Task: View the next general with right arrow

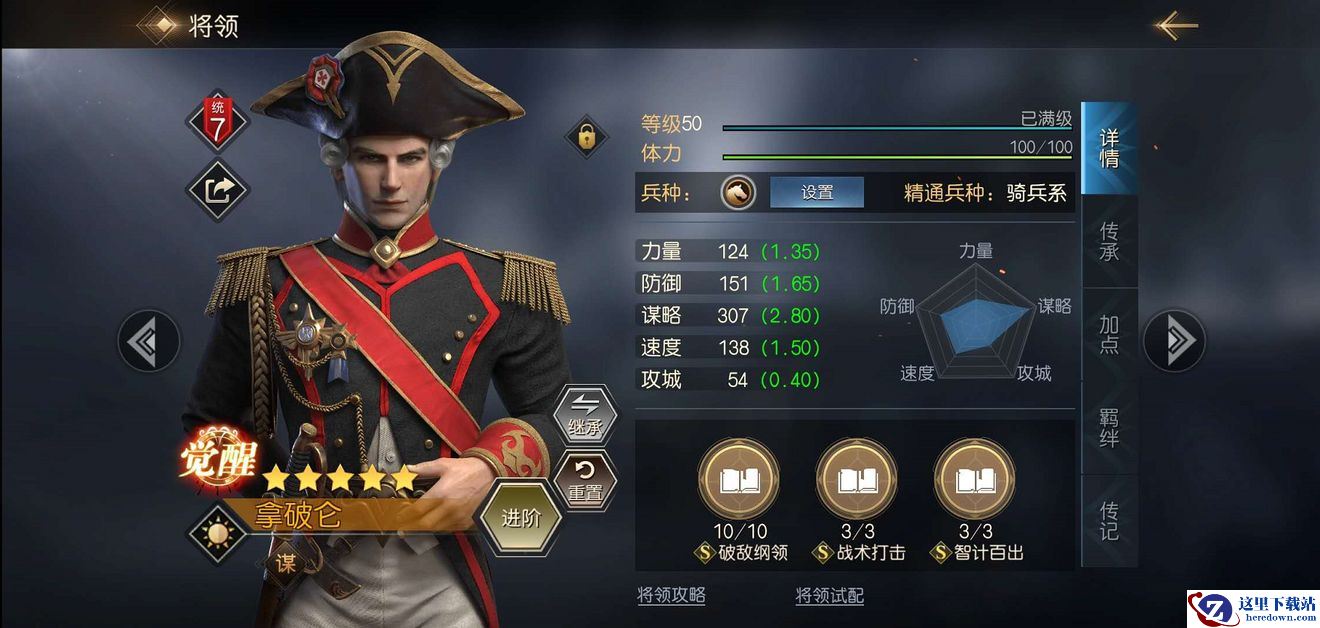Action: click(x=1175, y=341)
